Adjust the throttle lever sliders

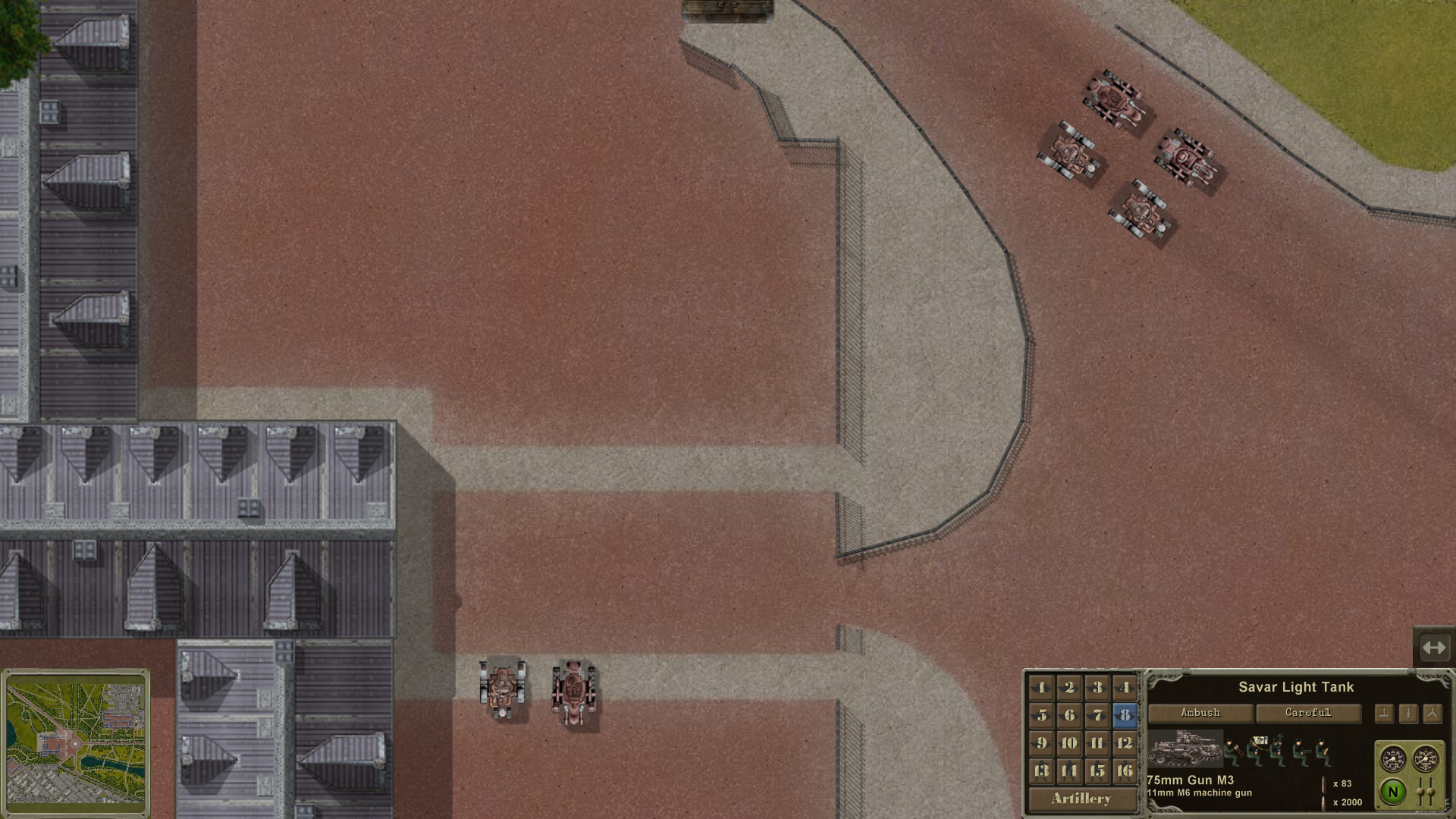click(x=1424, y=792)
